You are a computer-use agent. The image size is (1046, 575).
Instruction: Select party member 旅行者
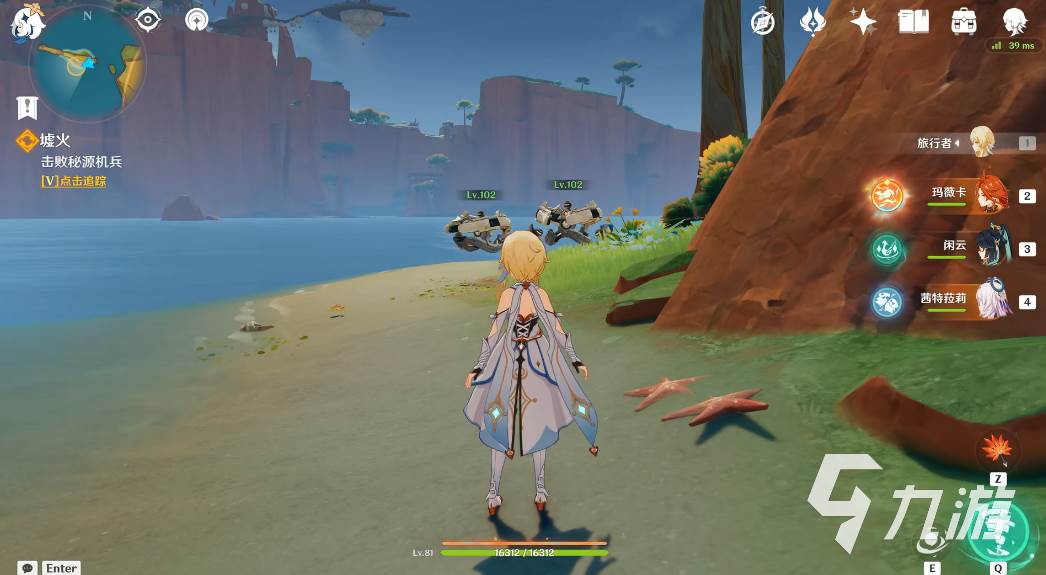click(x=982, y=143)
